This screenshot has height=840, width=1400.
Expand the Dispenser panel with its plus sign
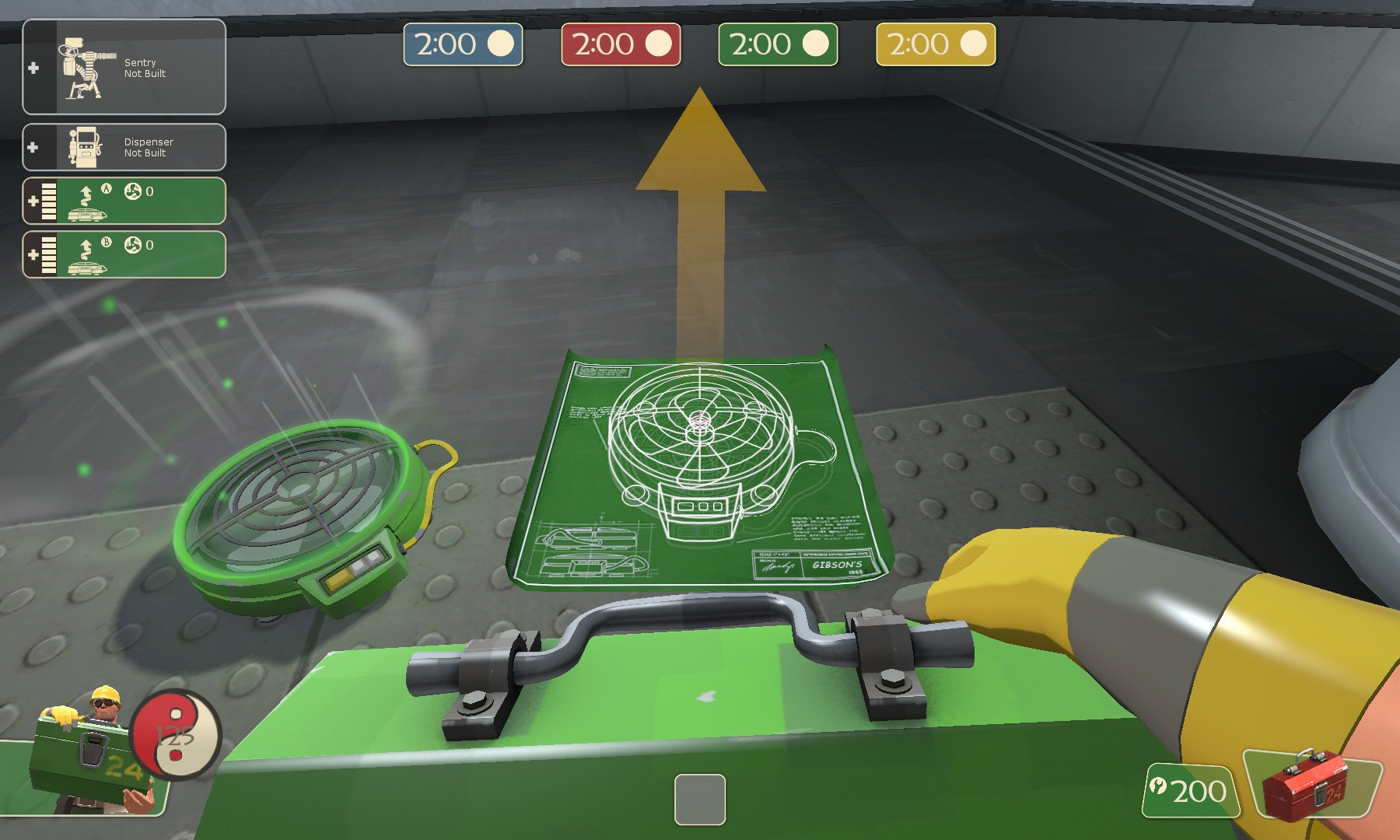33,146
